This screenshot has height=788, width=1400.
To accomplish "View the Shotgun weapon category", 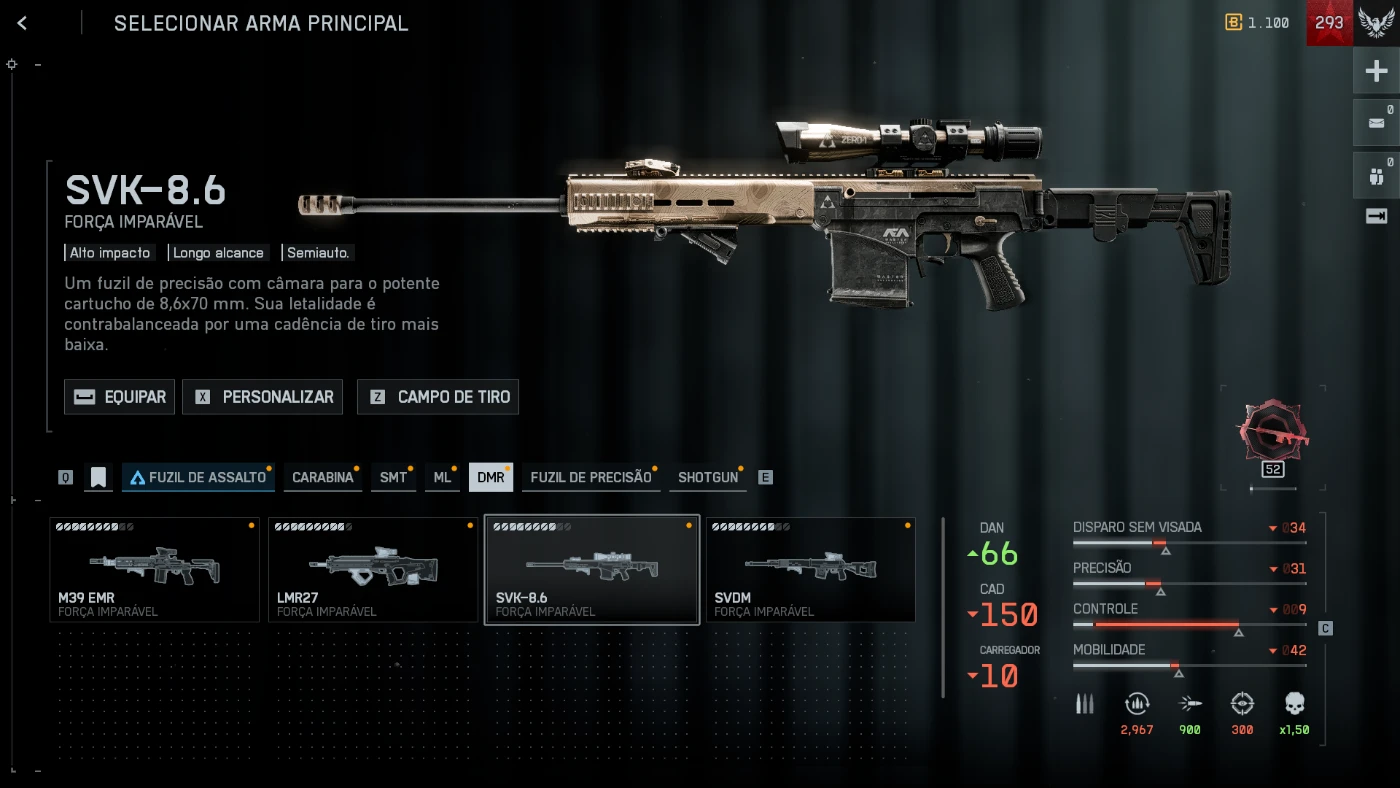I will [708, 477].
